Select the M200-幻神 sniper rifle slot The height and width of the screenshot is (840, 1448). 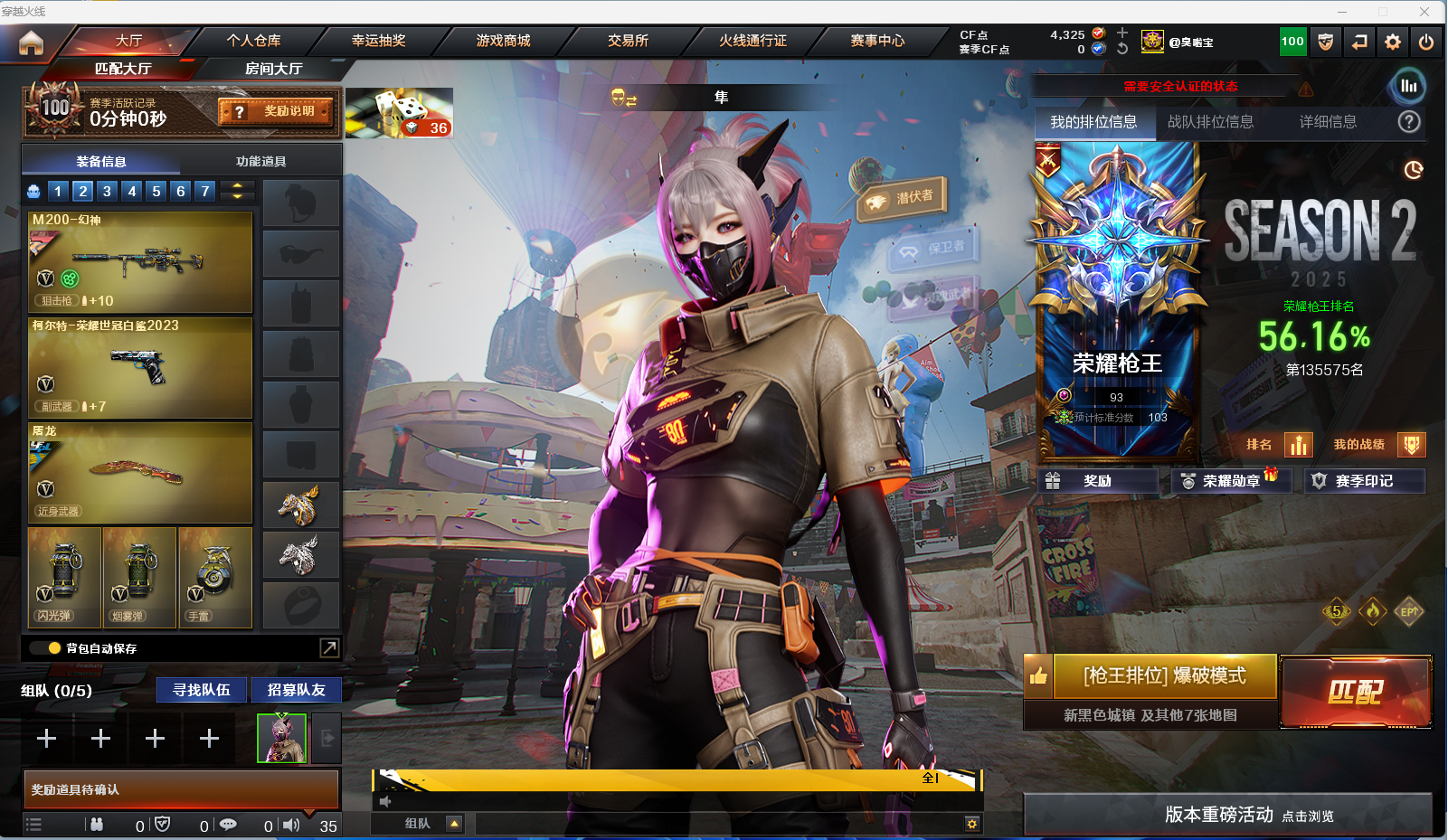pyautogui.click(x=140, y=261)
